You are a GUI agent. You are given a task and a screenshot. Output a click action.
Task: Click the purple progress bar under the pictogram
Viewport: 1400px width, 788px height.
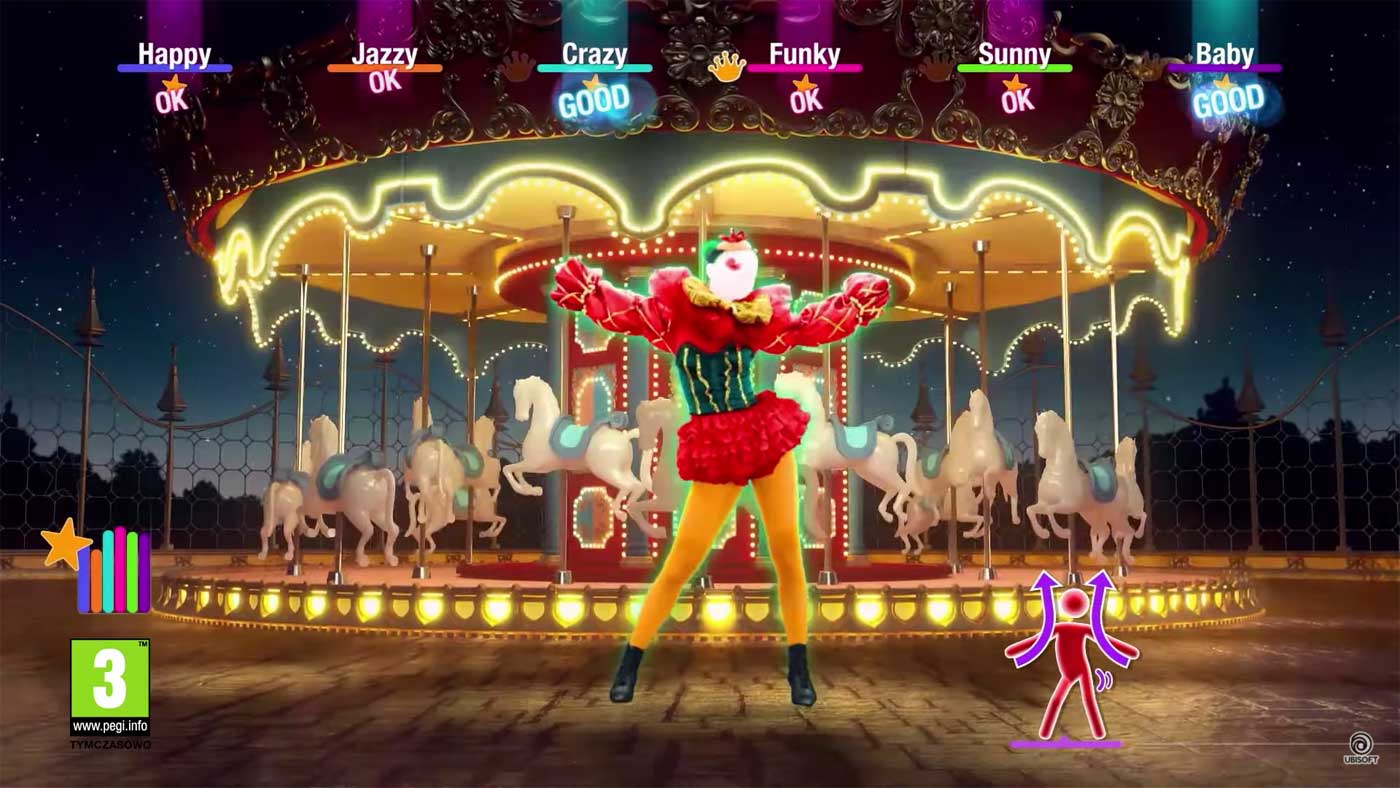[1068, 744]
